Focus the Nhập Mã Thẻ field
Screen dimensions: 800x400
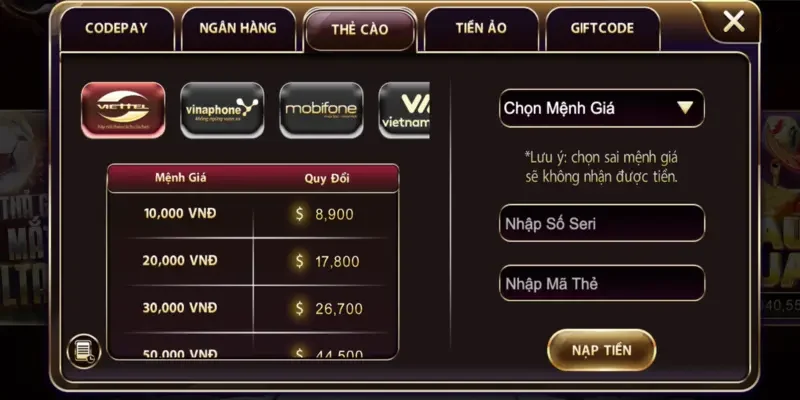601,284
